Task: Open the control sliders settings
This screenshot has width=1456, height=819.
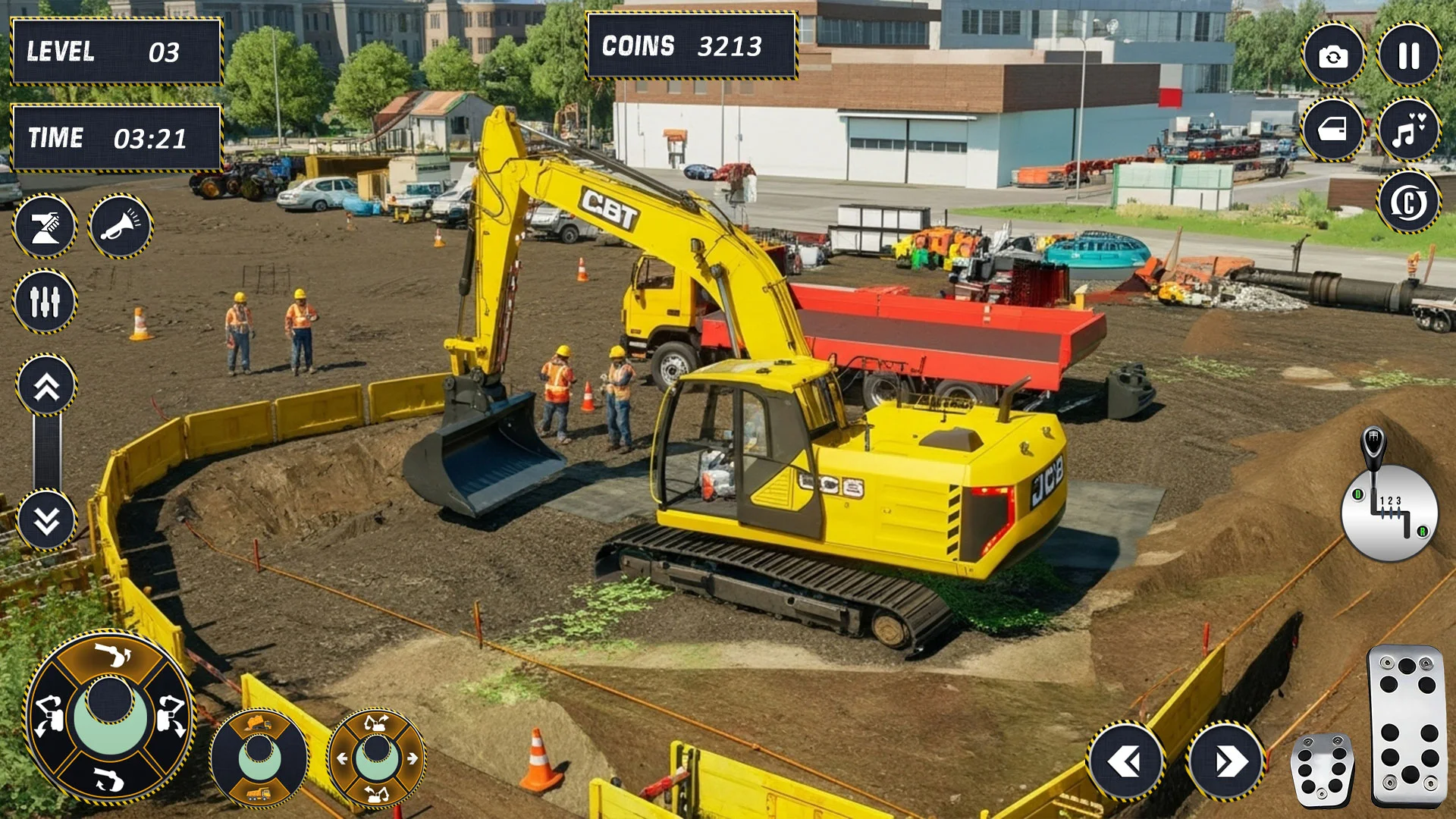Action: tap(45, 301)
